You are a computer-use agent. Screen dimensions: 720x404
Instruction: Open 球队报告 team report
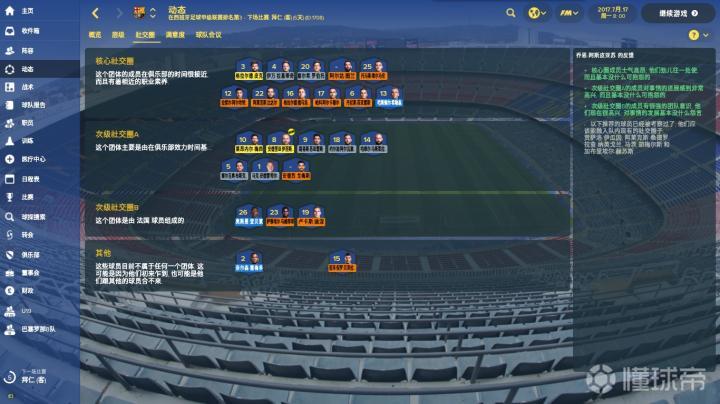coord(33,103)
